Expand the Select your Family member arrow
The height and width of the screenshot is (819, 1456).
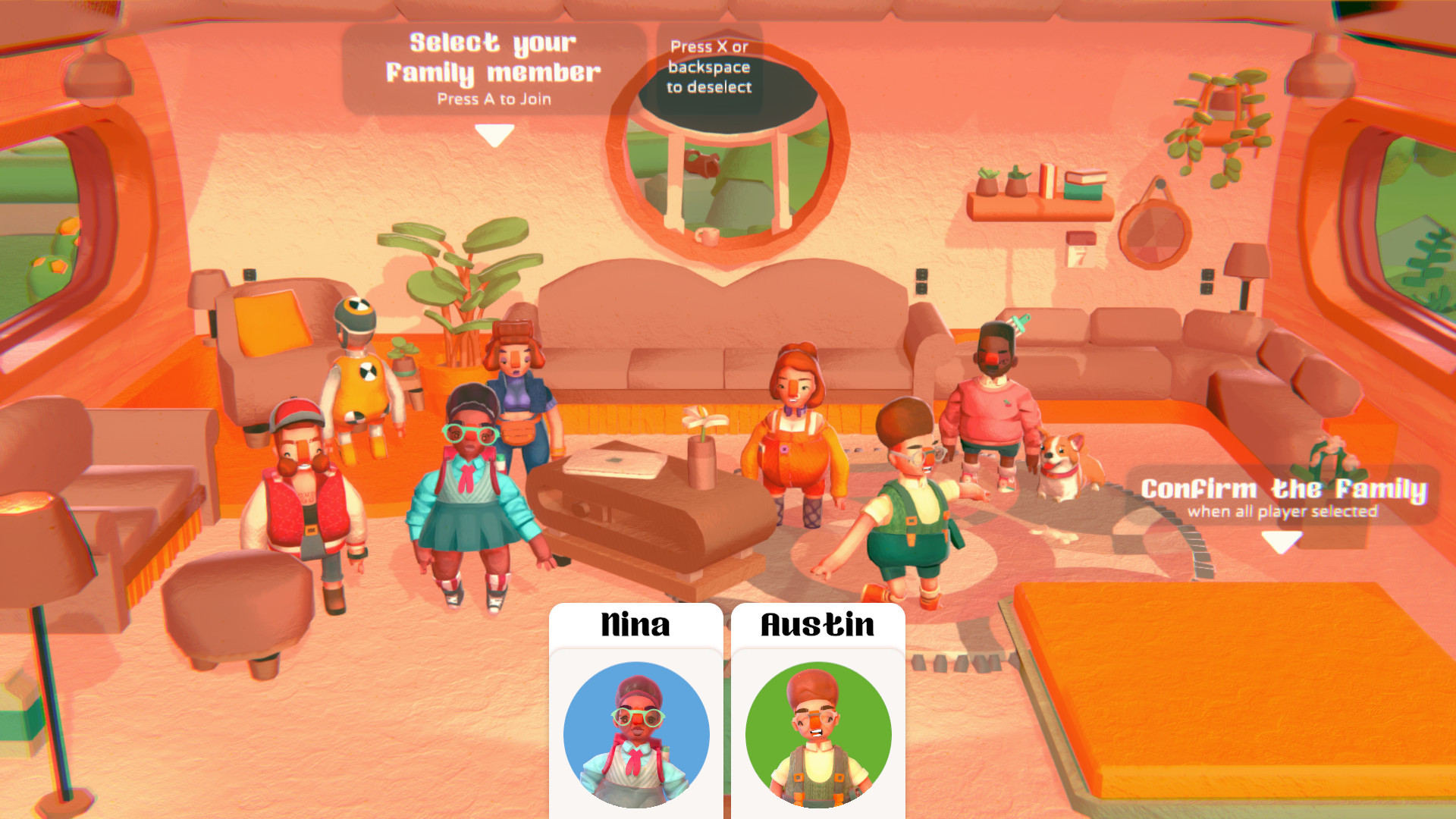(494, 135)
